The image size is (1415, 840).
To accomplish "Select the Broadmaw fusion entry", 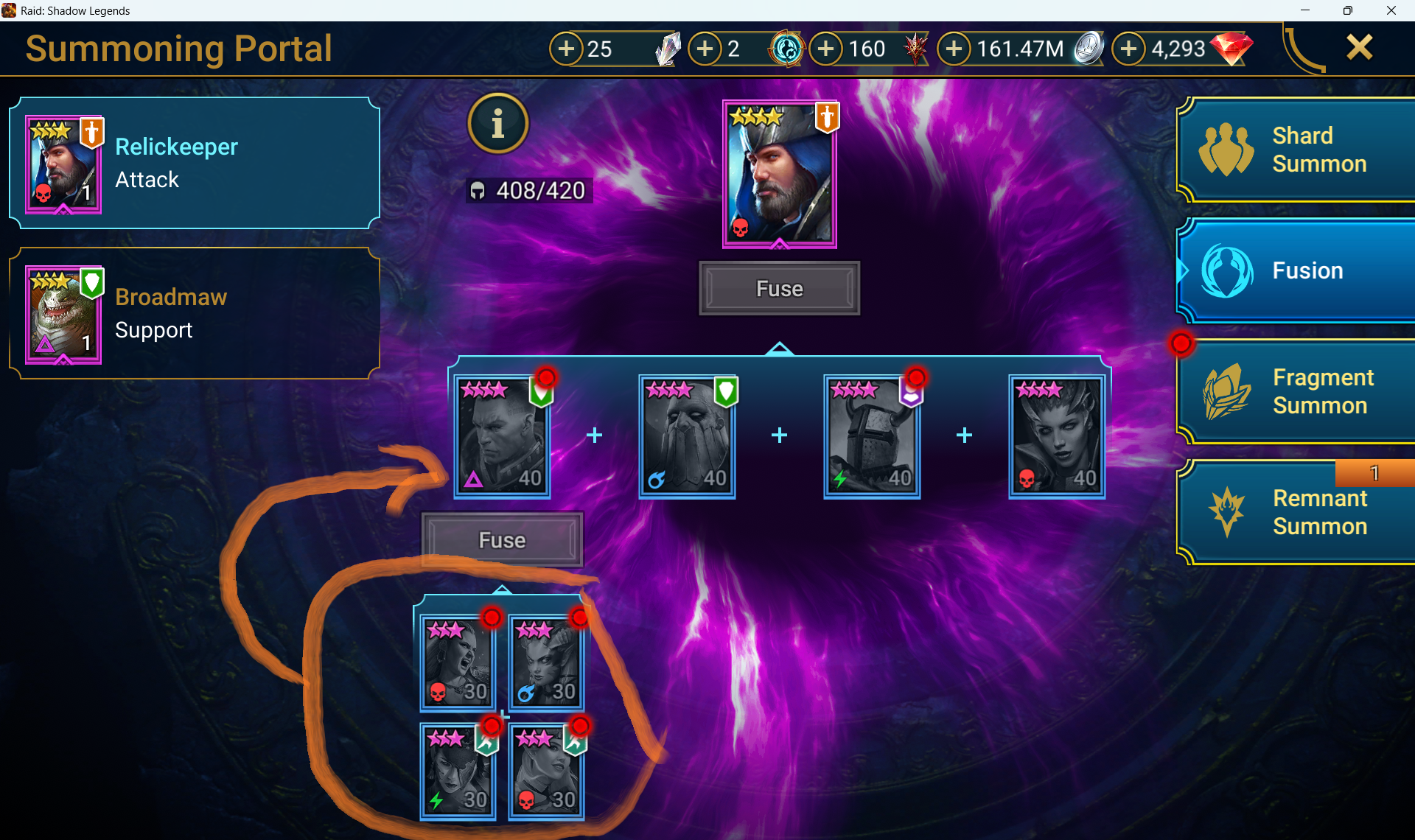I will pyautogui.click(x=195, y=314).
